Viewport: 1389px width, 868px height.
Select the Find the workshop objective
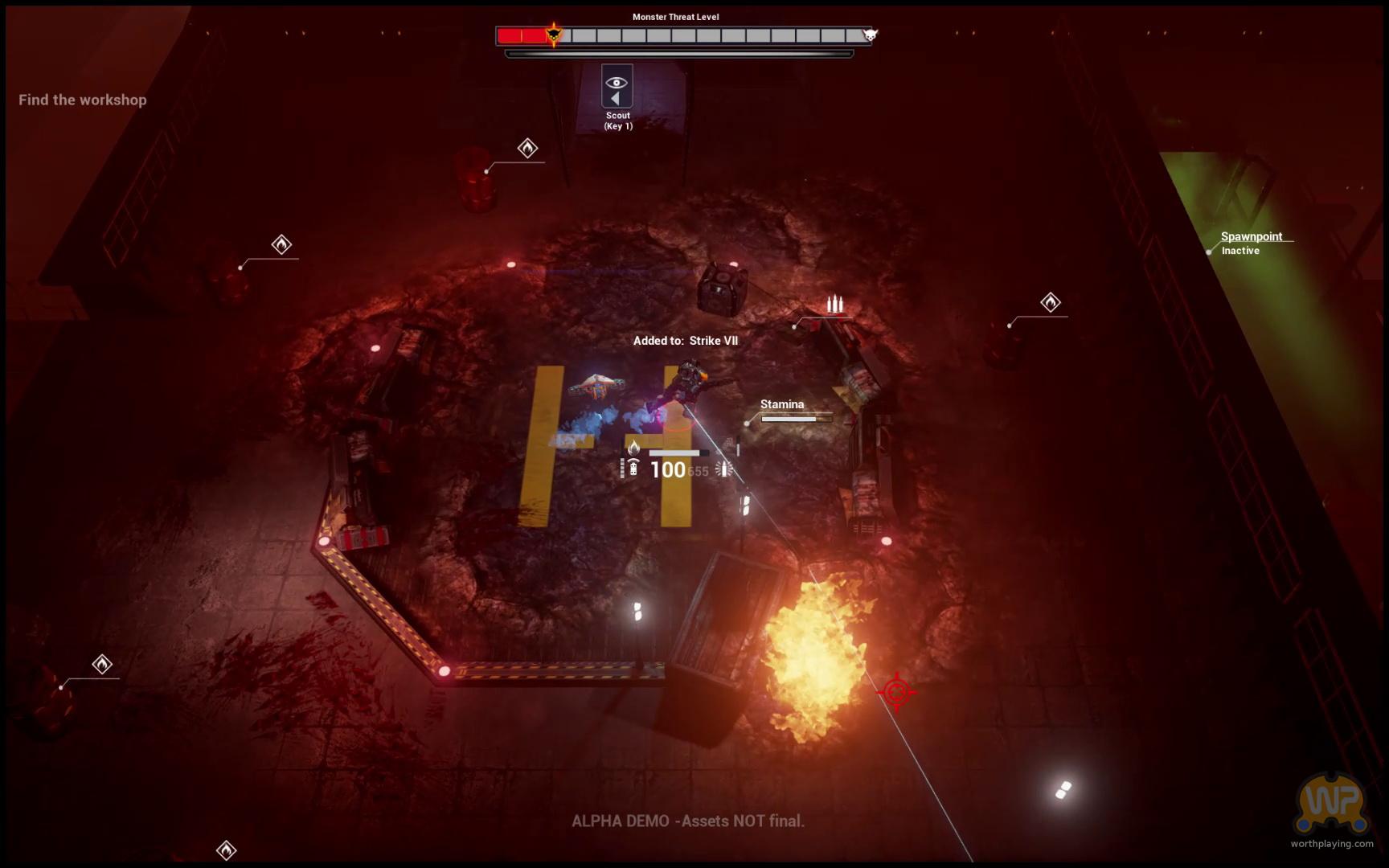83,100
